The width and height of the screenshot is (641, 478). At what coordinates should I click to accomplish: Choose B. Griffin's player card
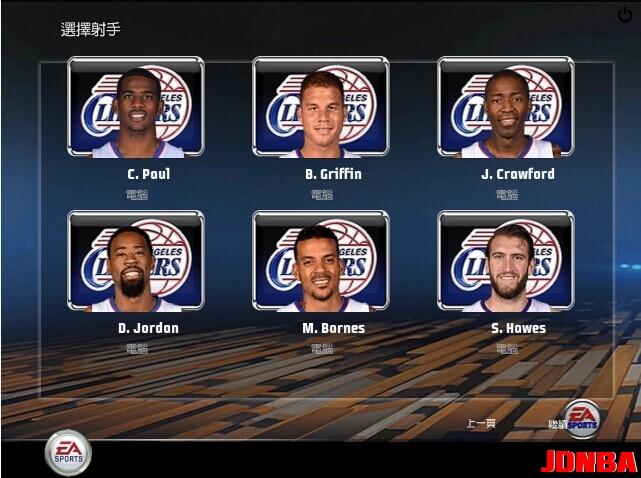320,107
